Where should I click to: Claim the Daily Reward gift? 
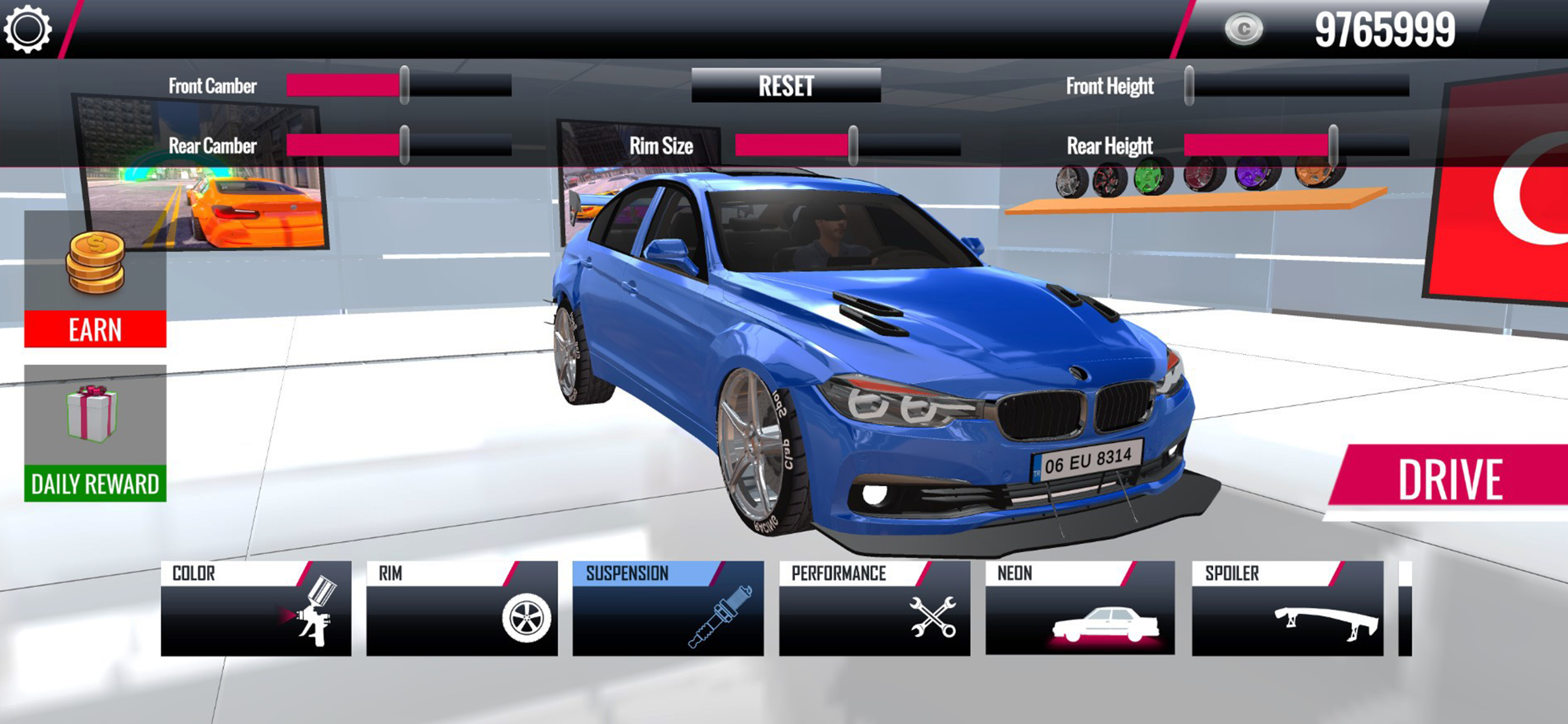[x=95, y=433]
